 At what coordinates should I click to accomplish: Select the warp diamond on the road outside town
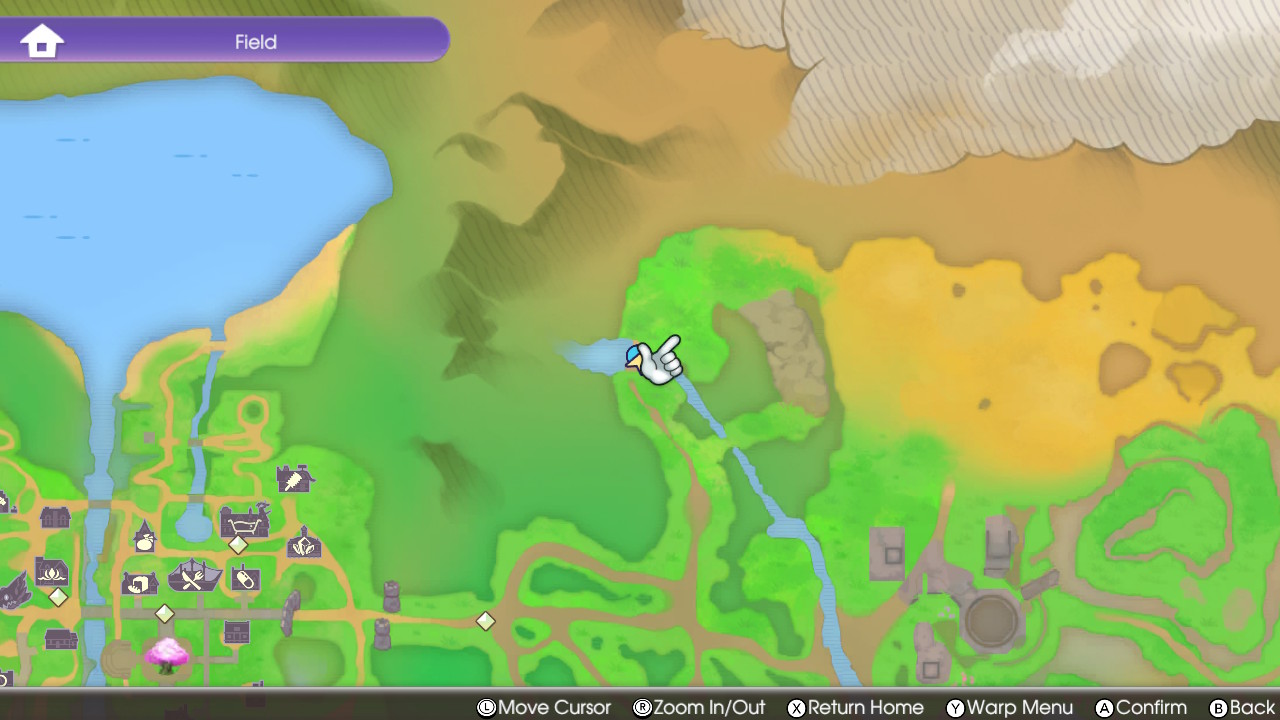[x=485, y=621]
